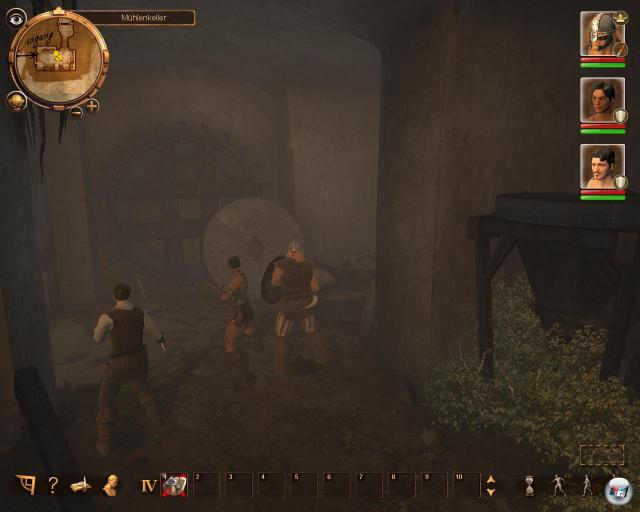This screenshot has height=512, width=640.
Task: Open the main menu icon in bottom bar
Action: click(x=25, y=486)
